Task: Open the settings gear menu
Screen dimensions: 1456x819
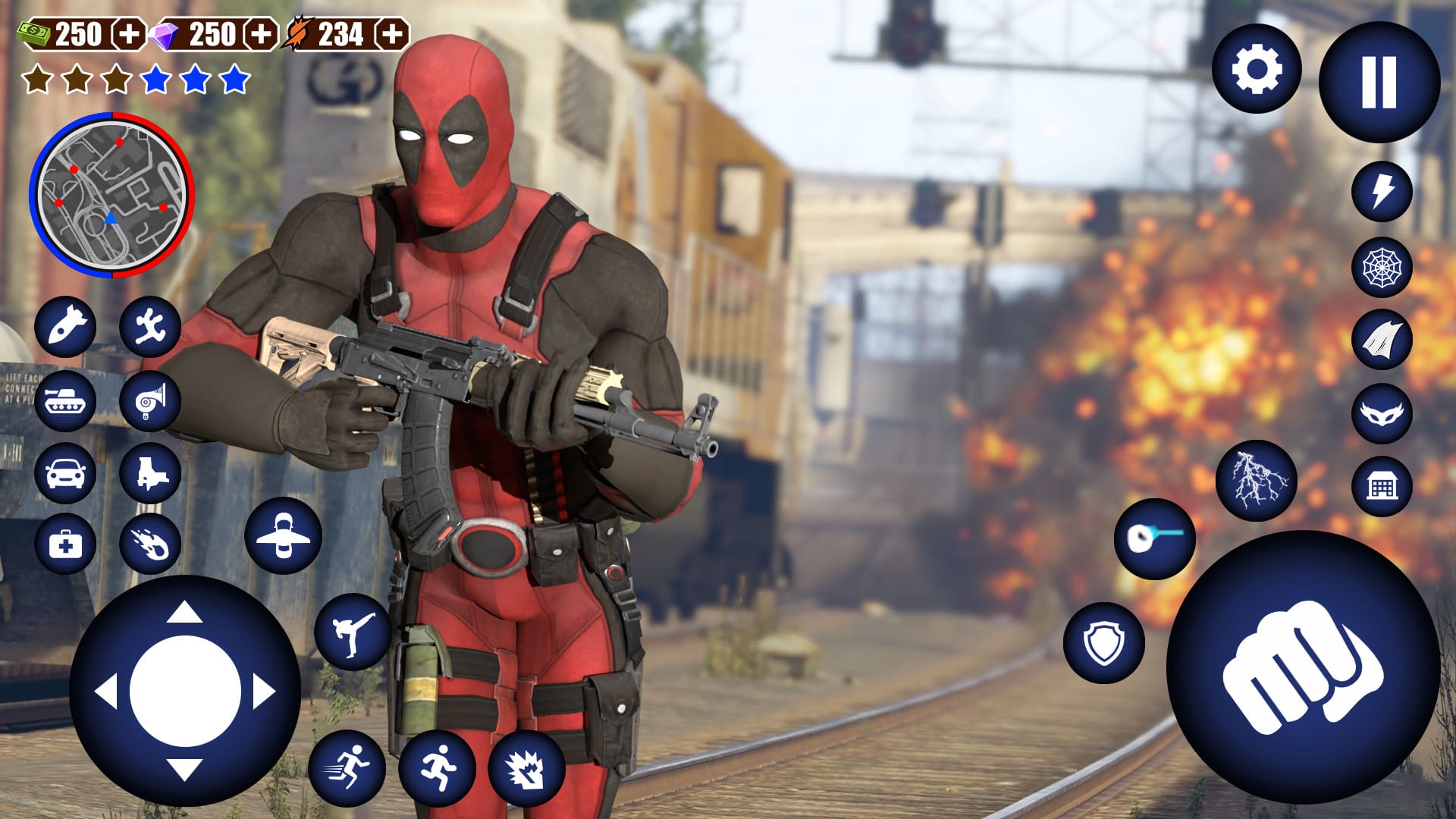Action: [1258, 71]
